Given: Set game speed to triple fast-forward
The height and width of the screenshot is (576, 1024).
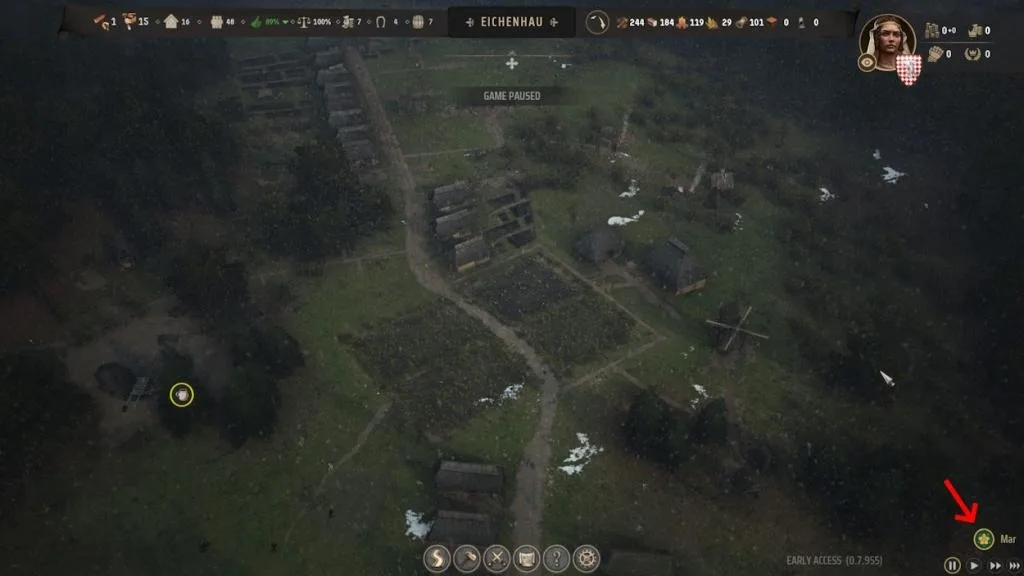Looking at the screenshot, I should pyautogui.click(x=1015, y=565).
